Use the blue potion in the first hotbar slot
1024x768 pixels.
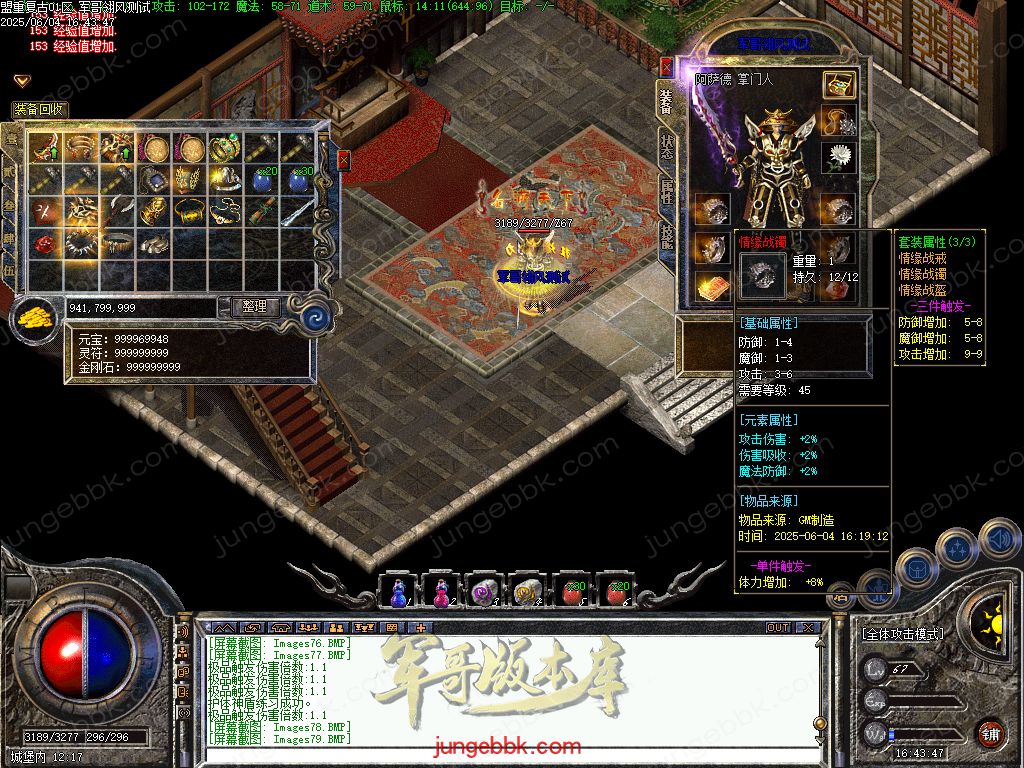[399, 592]
